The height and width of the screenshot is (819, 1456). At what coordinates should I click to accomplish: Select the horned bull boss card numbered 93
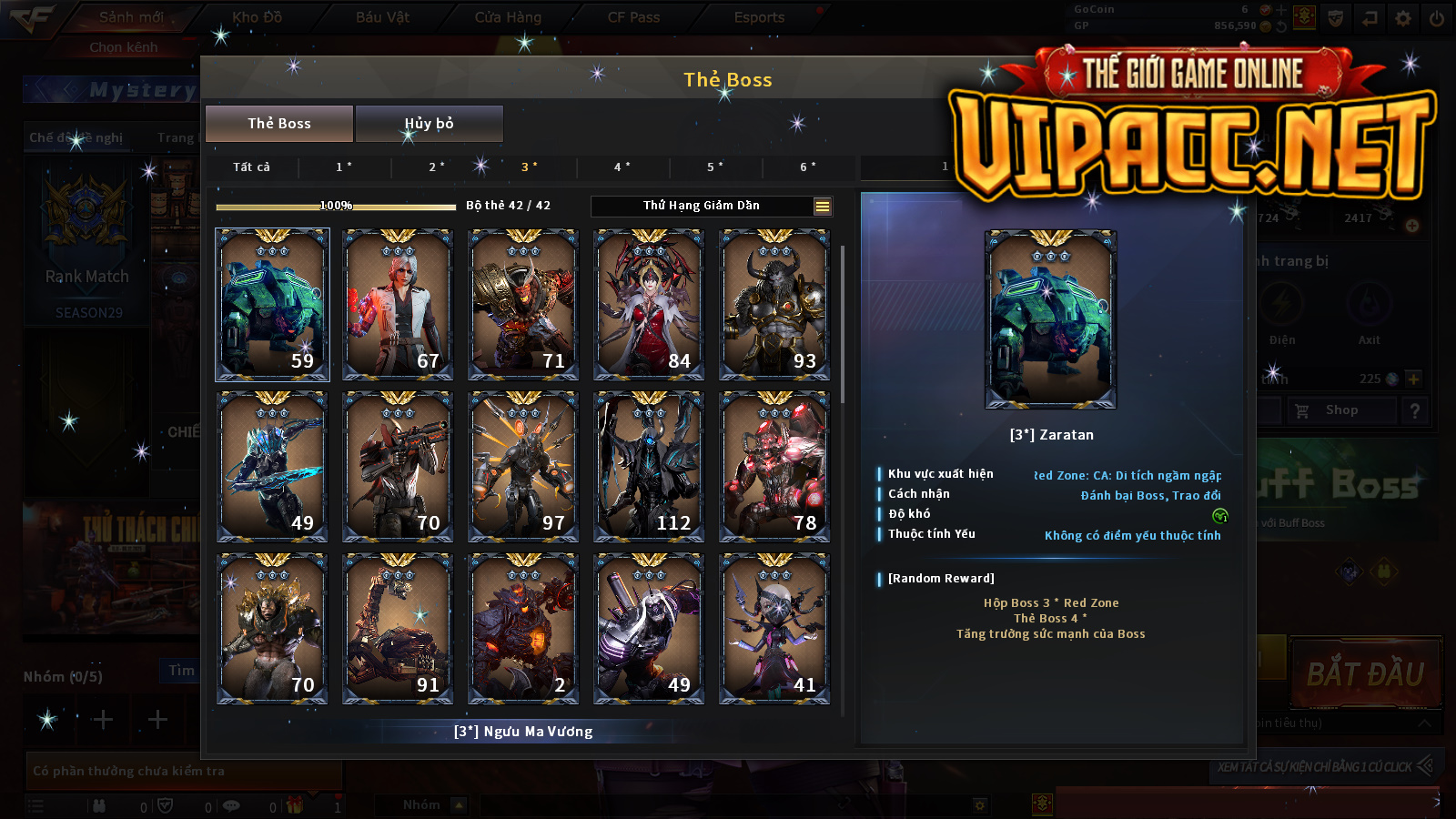tap(774, 304)
